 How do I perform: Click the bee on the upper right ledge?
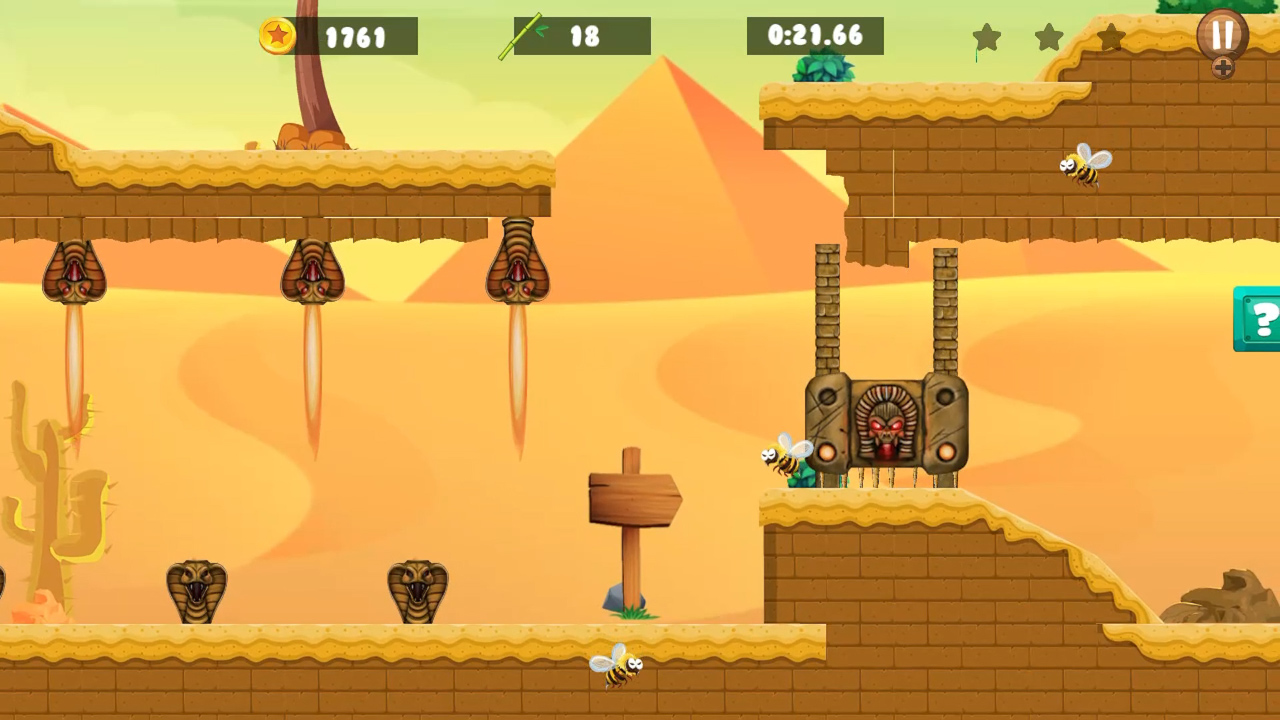(1085, 167)
